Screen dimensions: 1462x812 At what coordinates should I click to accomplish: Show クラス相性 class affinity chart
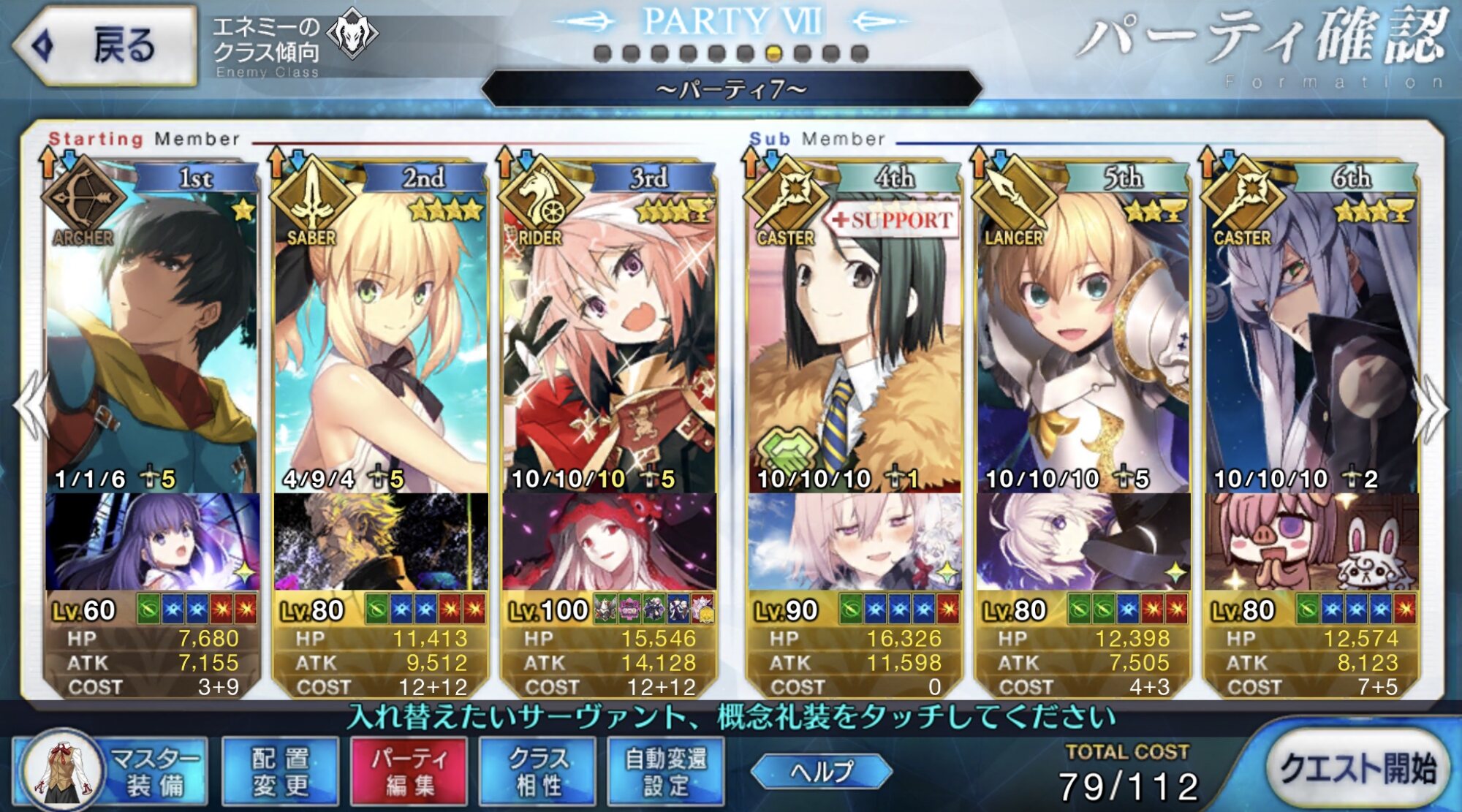pos(538,772)
